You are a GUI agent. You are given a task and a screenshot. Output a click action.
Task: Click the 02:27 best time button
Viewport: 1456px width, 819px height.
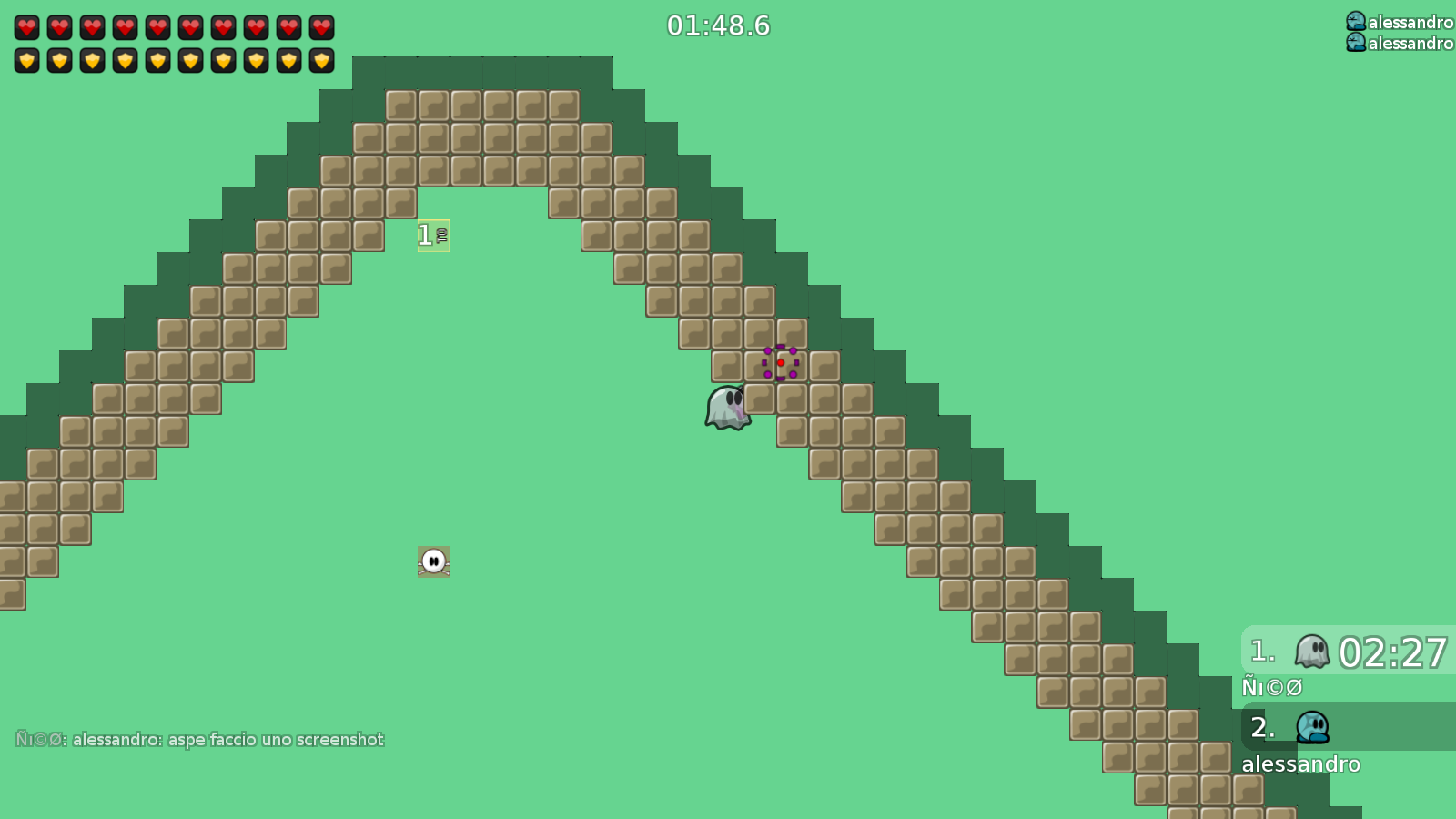point(1394,652)
